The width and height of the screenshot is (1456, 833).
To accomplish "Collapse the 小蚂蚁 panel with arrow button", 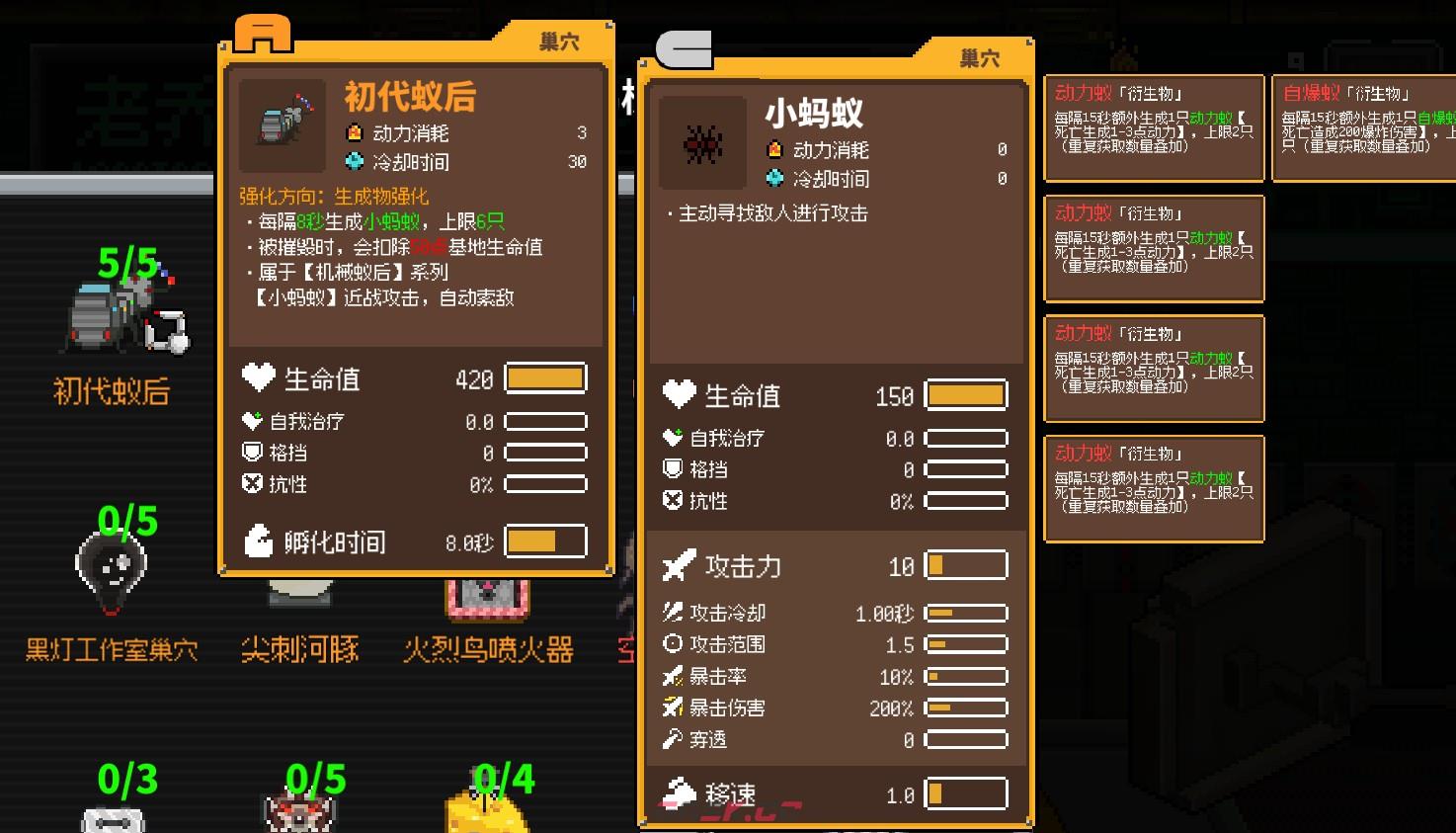I will pyautogui.click(x=684, y=48).
